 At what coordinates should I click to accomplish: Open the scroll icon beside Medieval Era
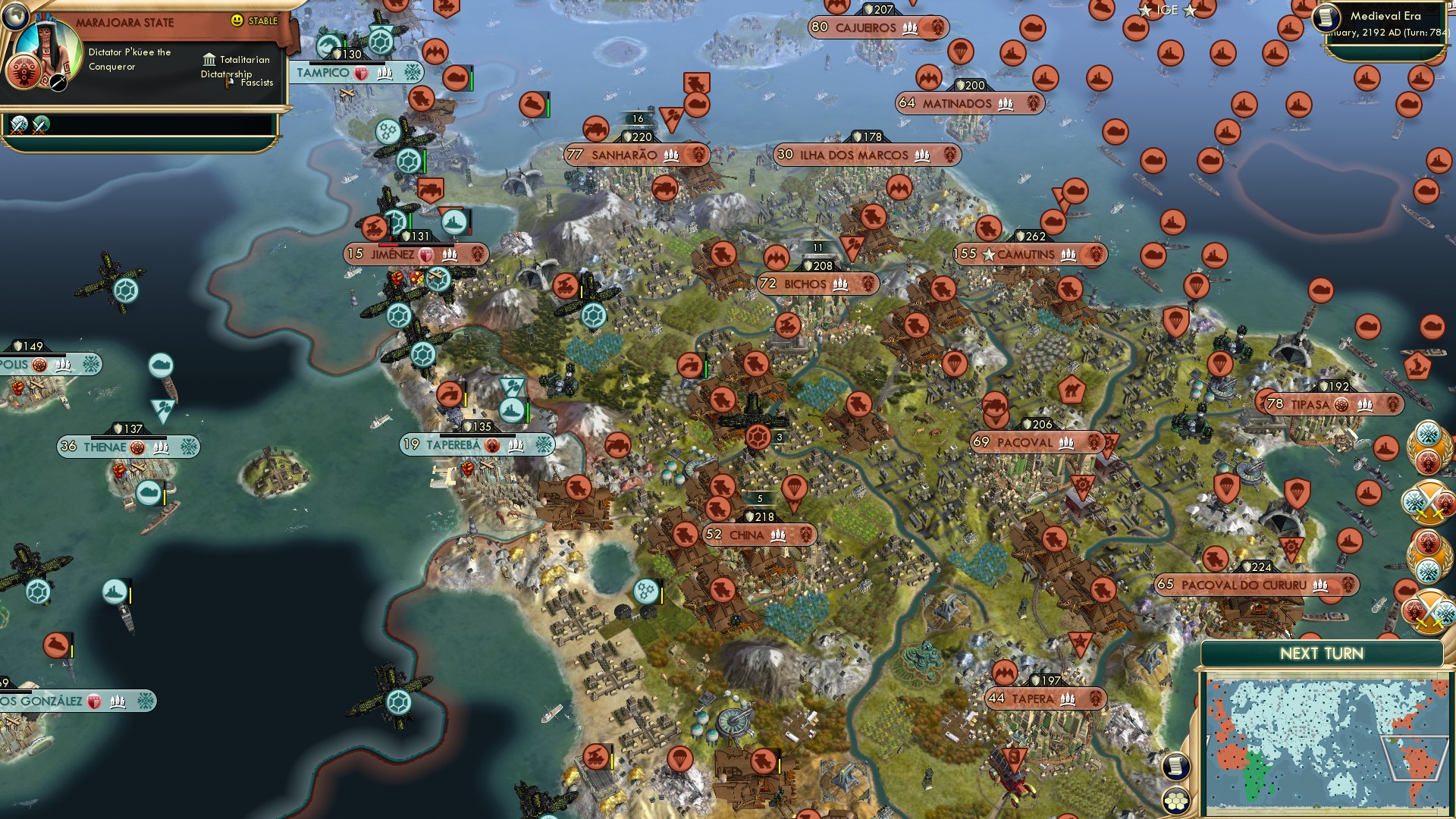coord(1326,17)
